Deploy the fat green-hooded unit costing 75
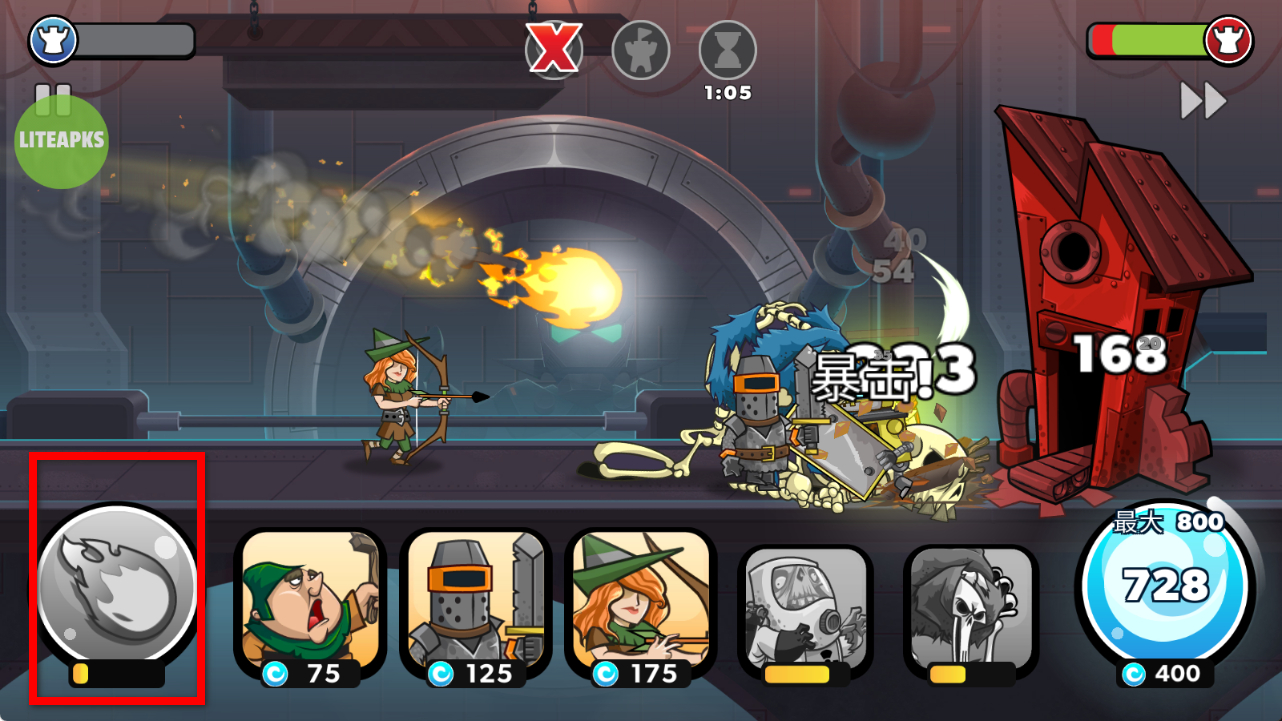The height and width of the screenshot is (721, 1282). [x=310, y=604]
